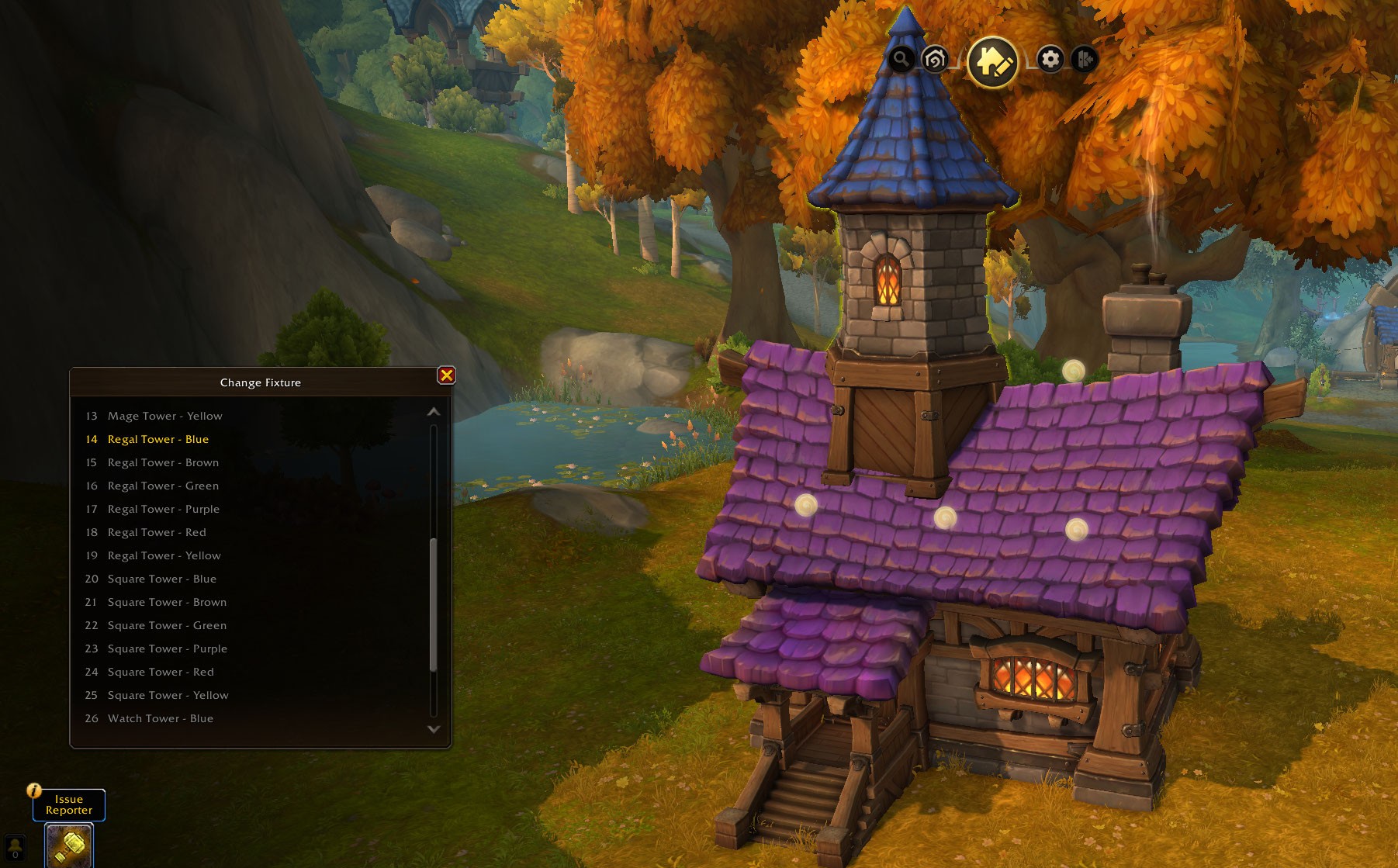
Task: Open the gear settings icon
Action: pos(1050,59)
